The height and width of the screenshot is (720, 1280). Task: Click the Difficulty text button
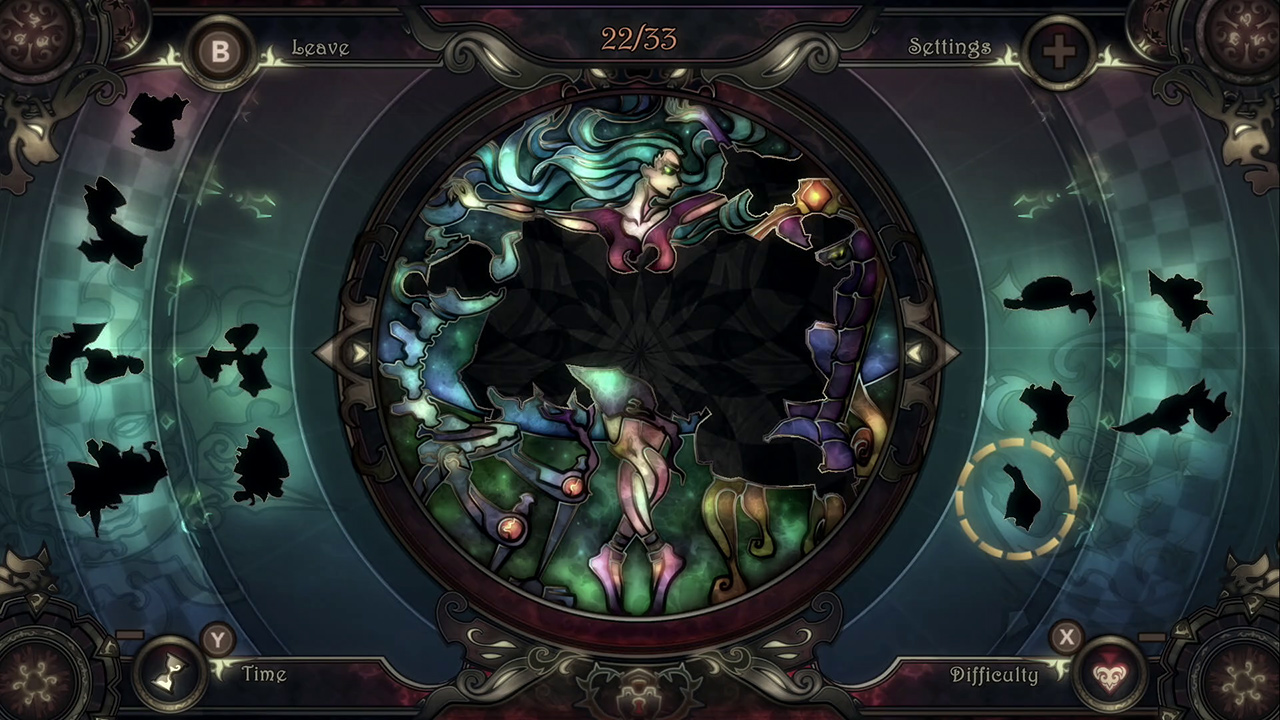995,675
